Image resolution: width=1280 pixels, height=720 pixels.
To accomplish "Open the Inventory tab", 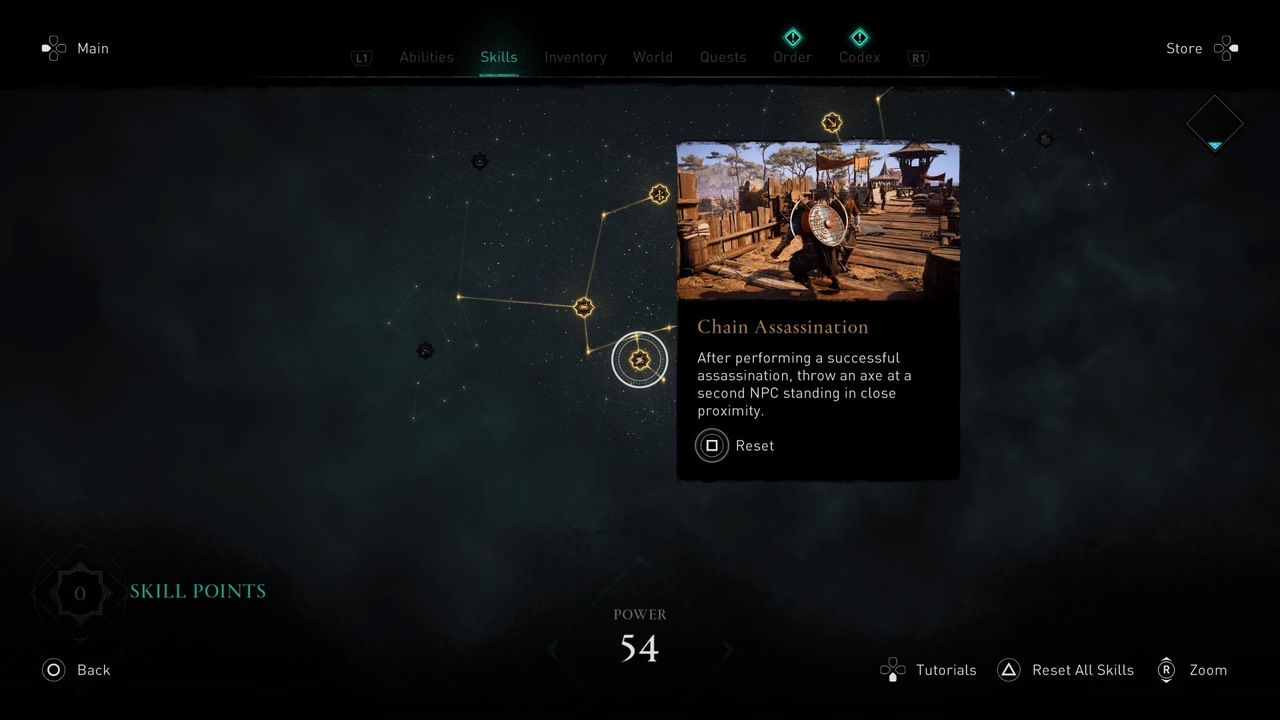I will click(x=575, y=57).
